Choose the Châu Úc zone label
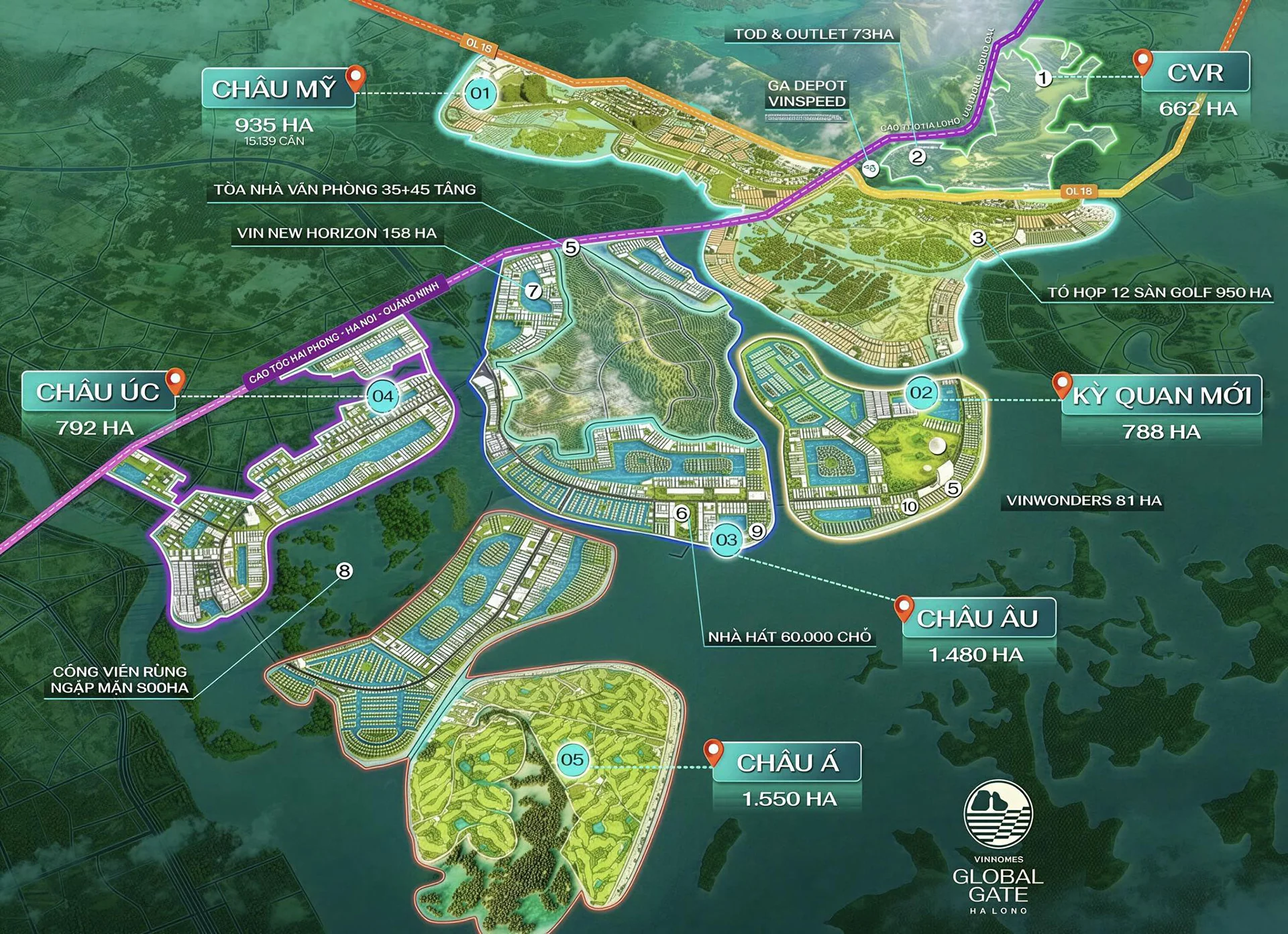Screen dimensions: 1288x934 [x=98, y=392]
